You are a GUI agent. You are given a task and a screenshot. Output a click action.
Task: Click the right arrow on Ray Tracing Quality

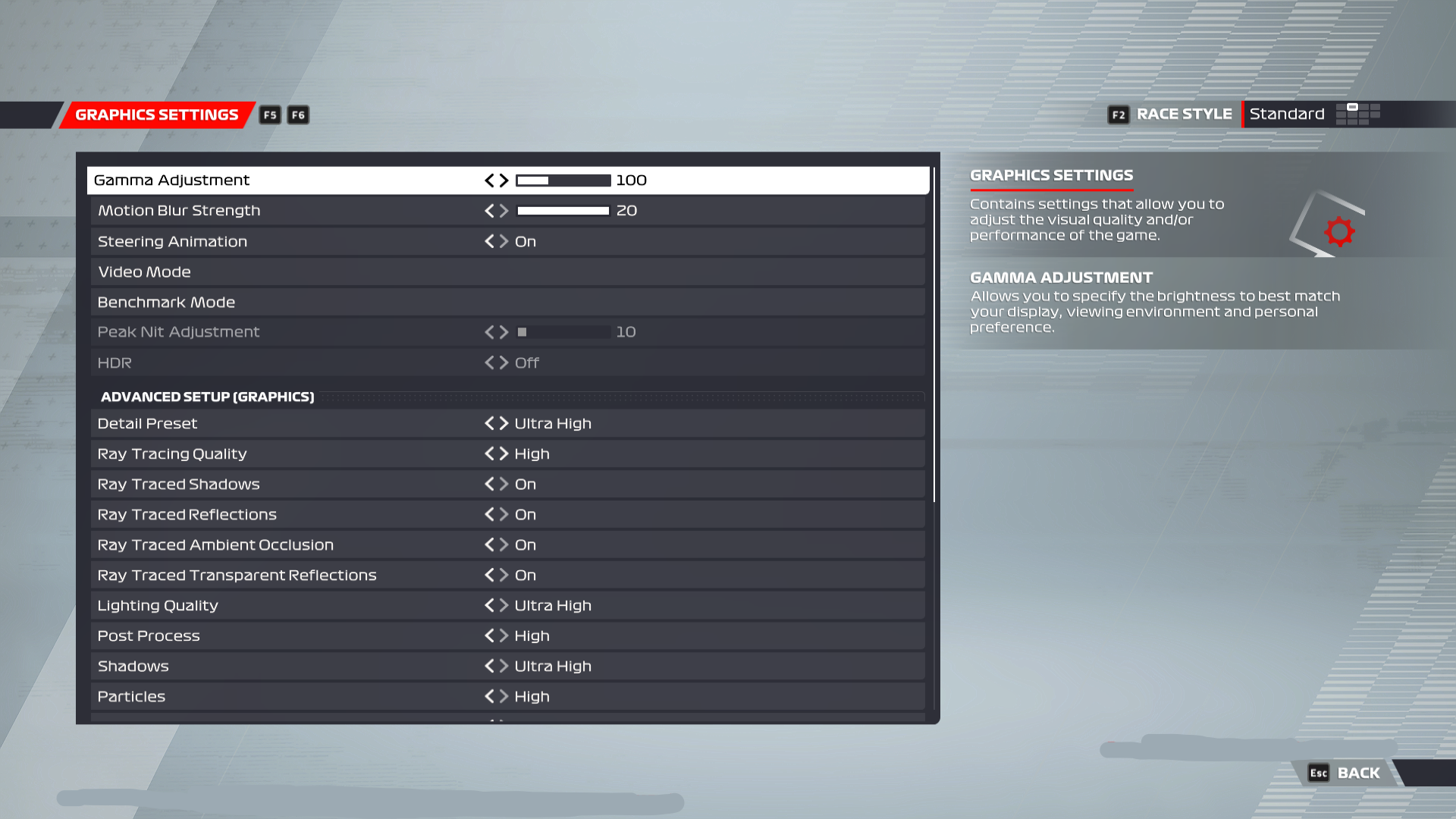coord(504,453)
